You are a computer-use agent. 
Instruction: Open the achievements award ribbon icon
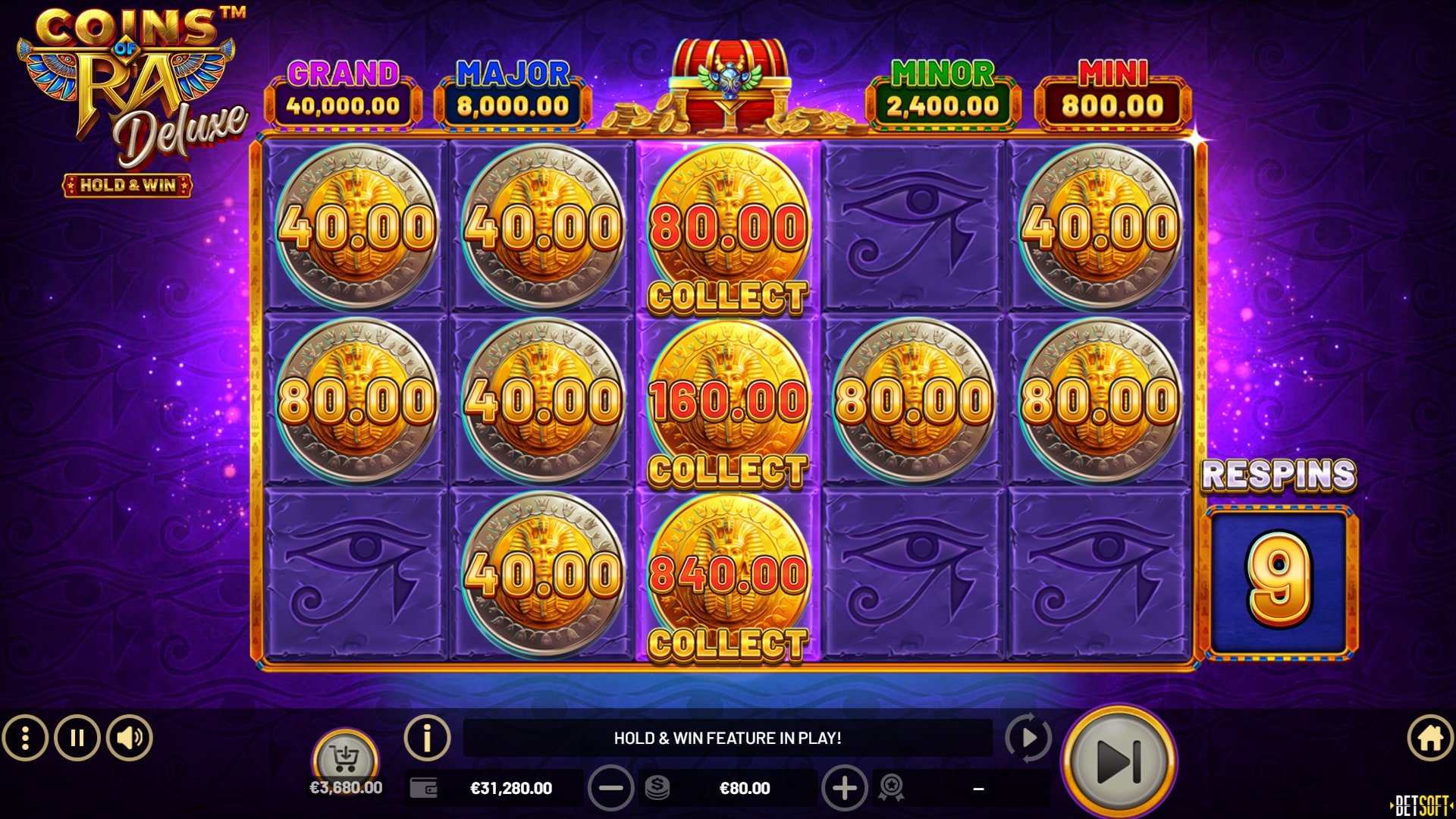[x=893, y=787]
